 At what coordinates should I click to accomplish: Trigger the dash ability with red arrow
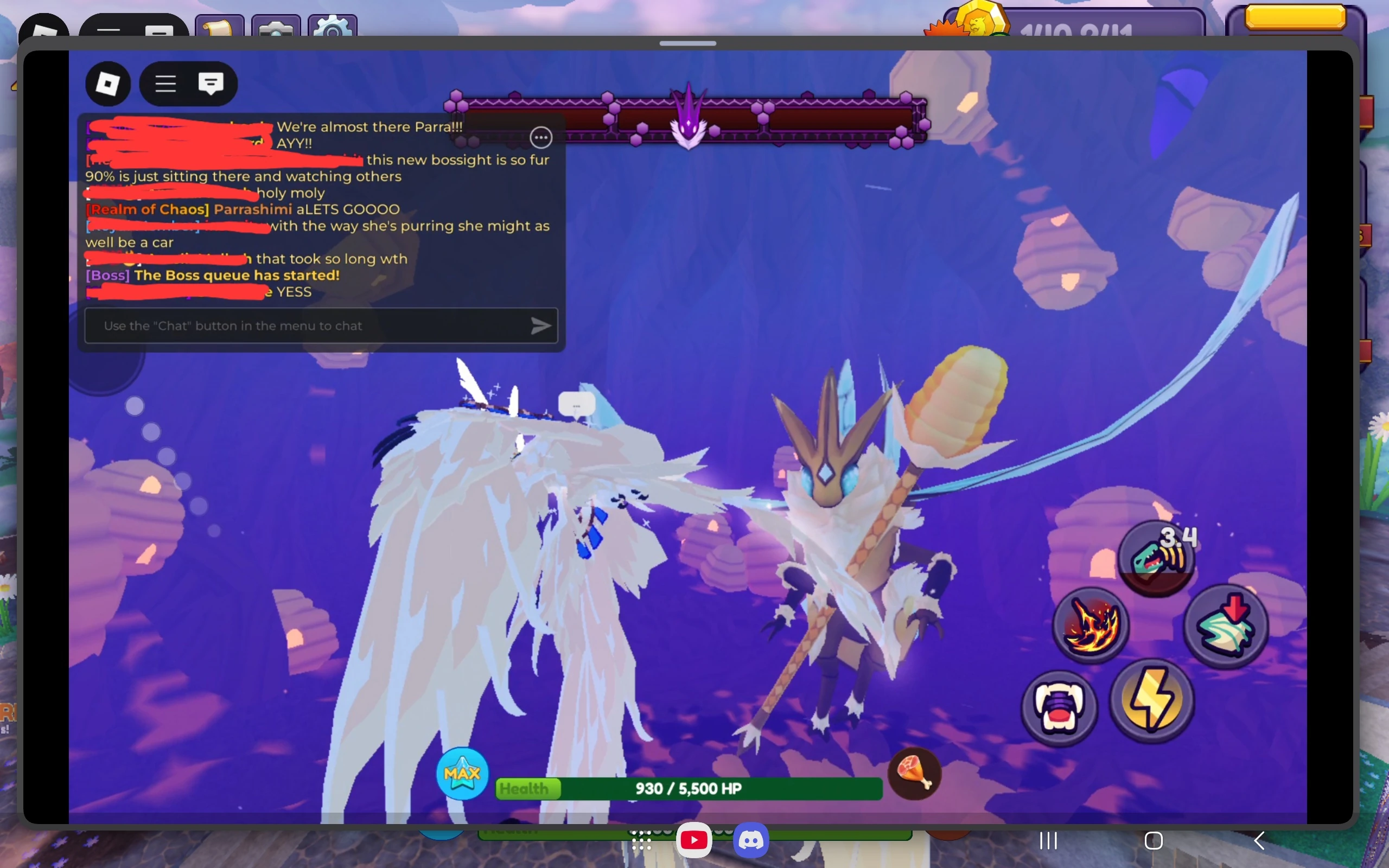pyautogui.click(x=1227, y=624)
